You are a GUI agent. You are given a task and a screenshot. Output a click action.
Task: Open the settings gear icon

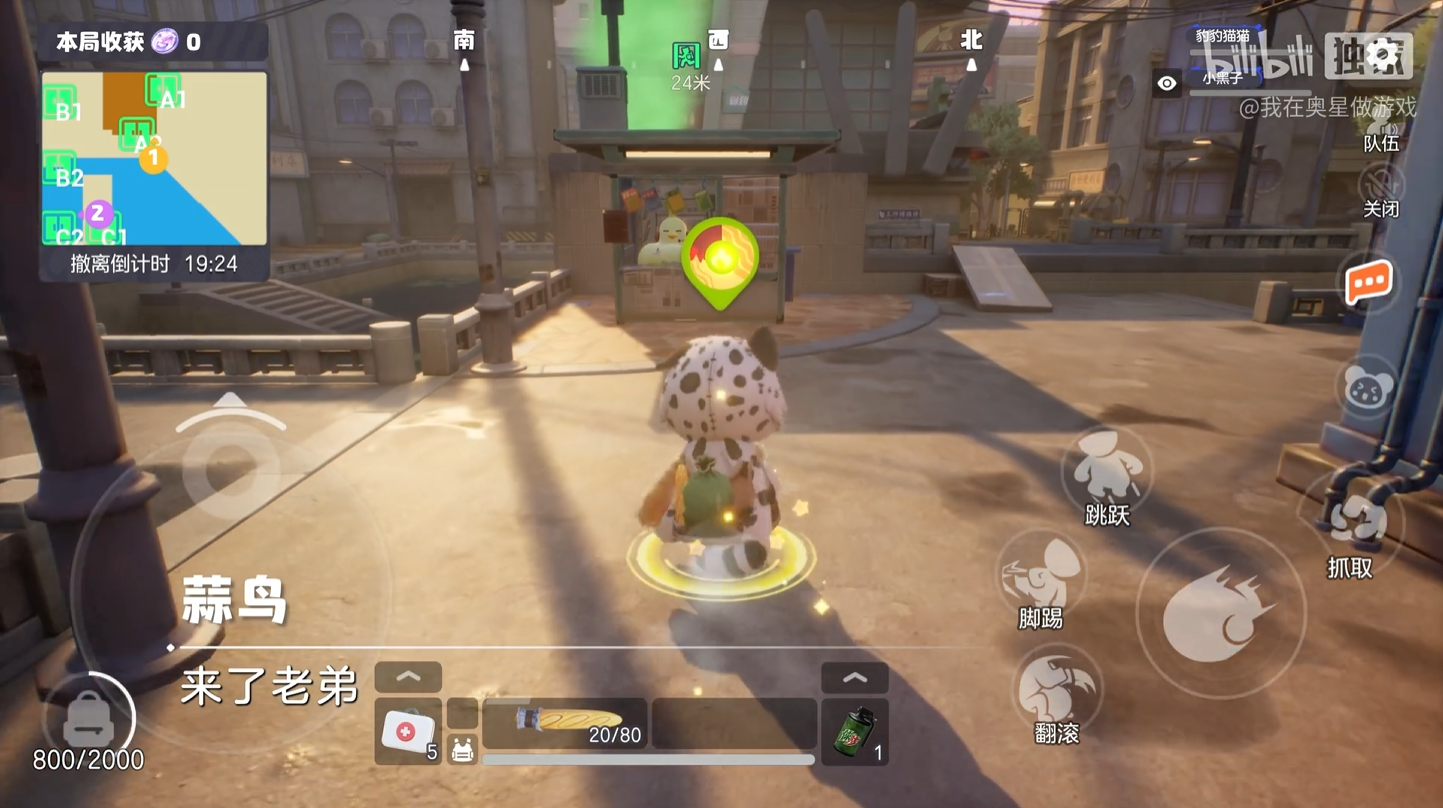(1384, 55)
